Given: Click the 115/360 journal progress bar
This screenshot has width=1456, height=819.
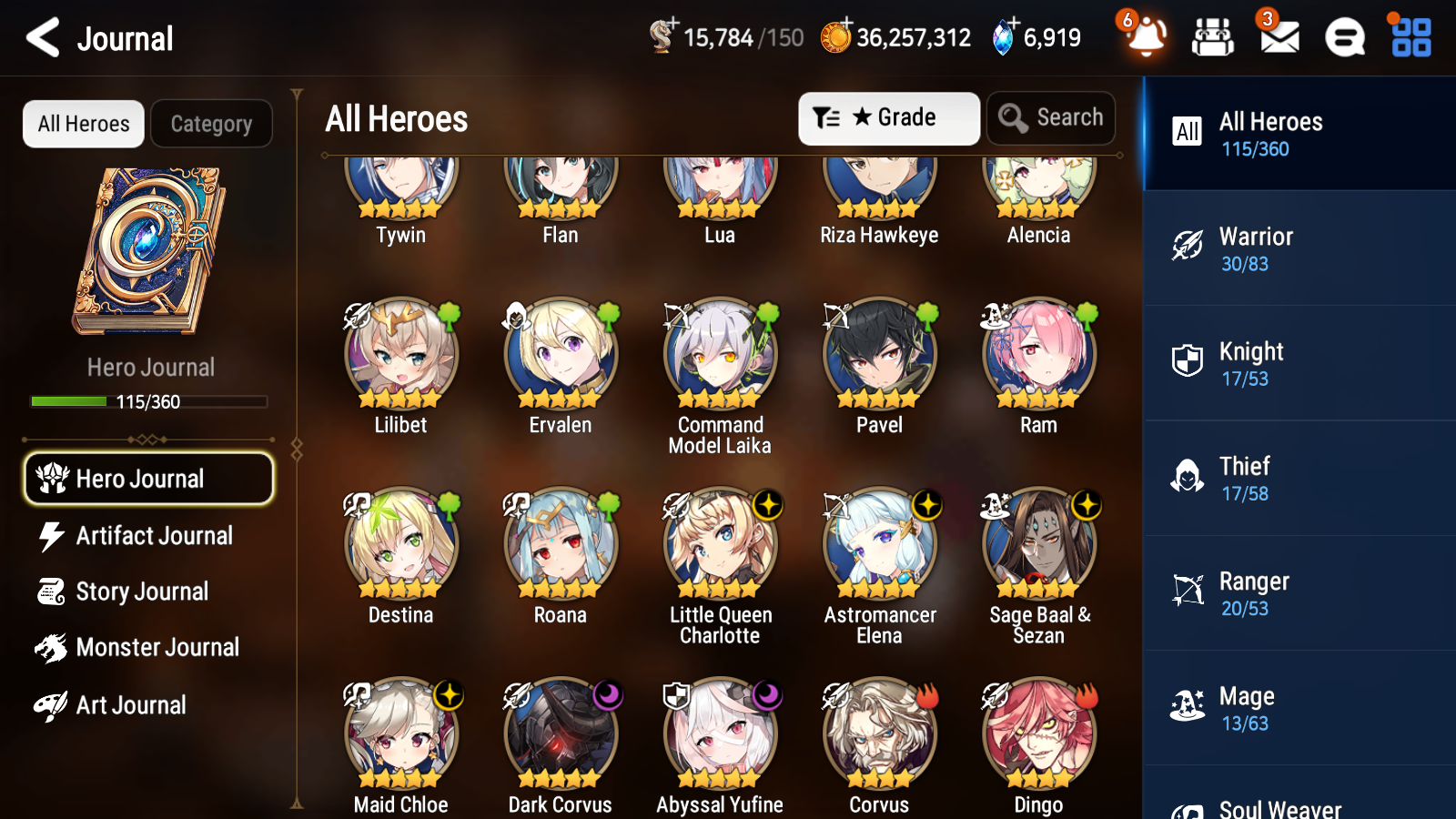Looking at the screenshot, I should click(x=148, y=400).
